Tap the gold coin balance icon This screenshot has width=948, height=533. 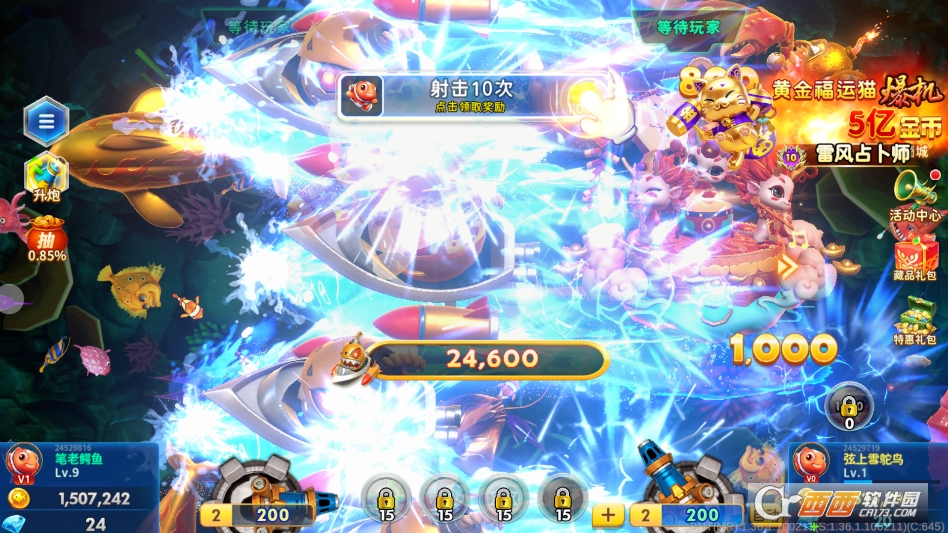click(17, 498)
